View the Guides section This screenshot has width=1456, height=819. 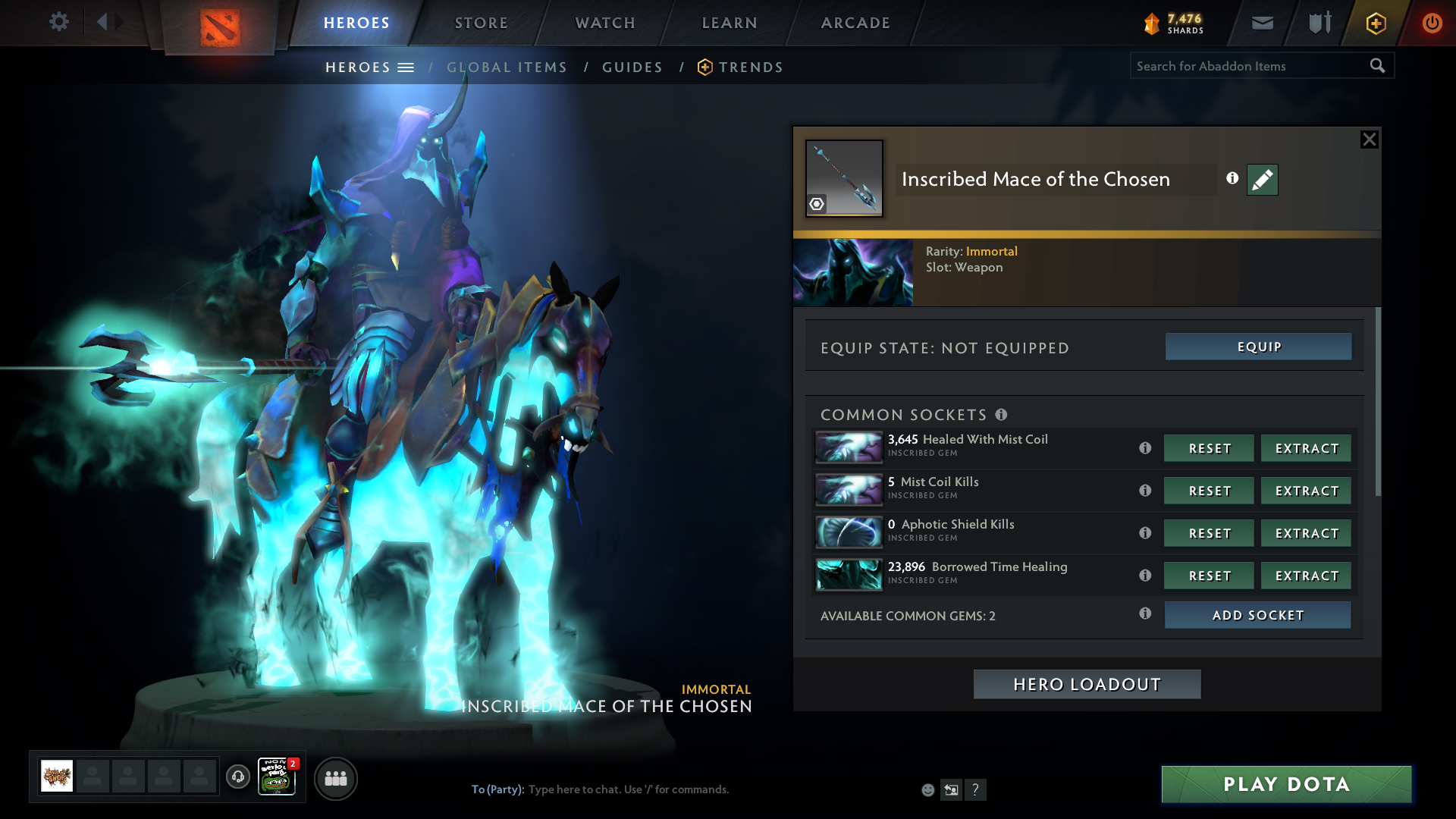(x=632, y=67)
